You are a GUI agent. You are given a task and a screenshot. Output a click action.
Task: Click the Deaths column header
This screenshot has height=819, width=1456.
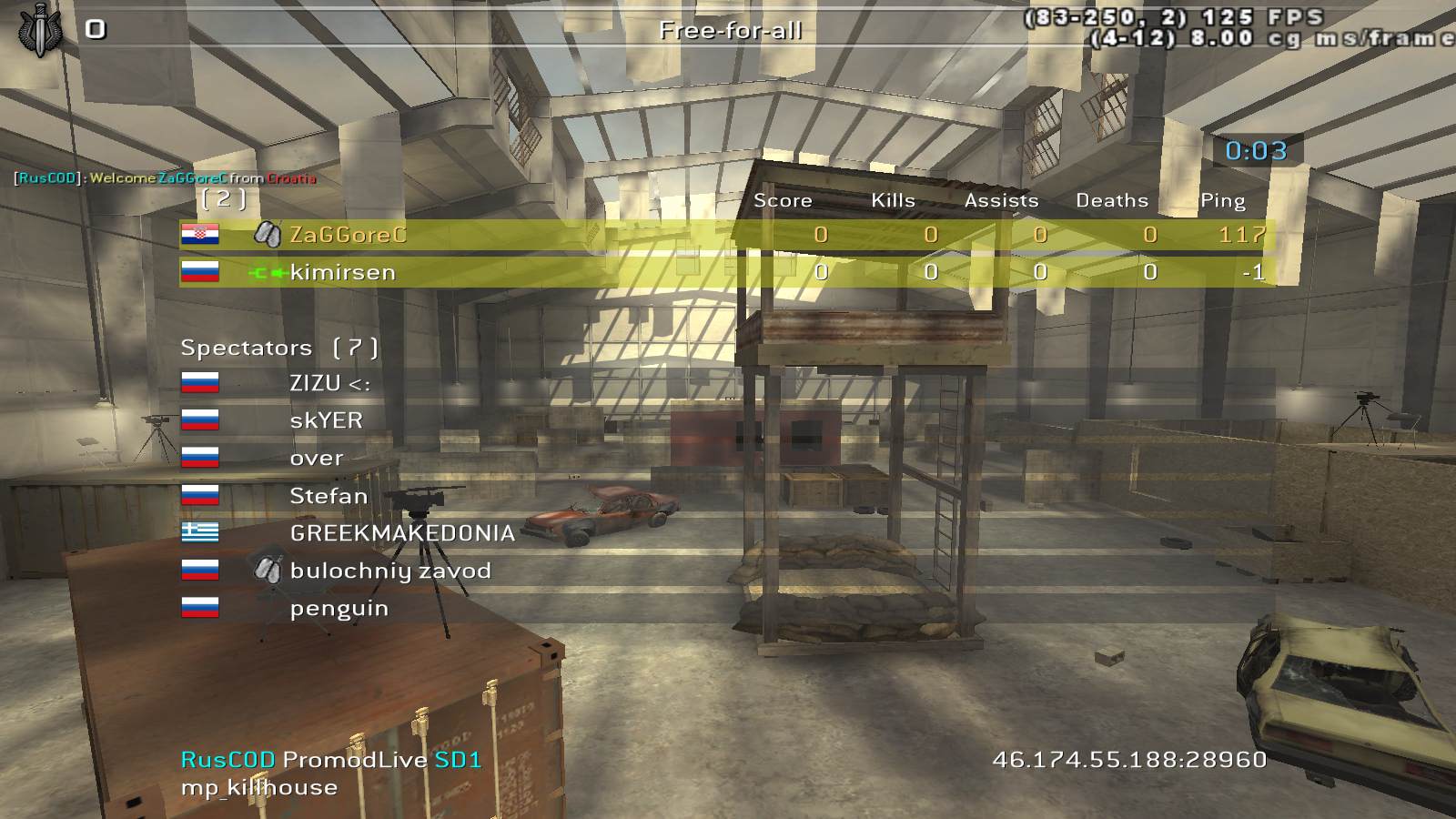pos(1112,200)
